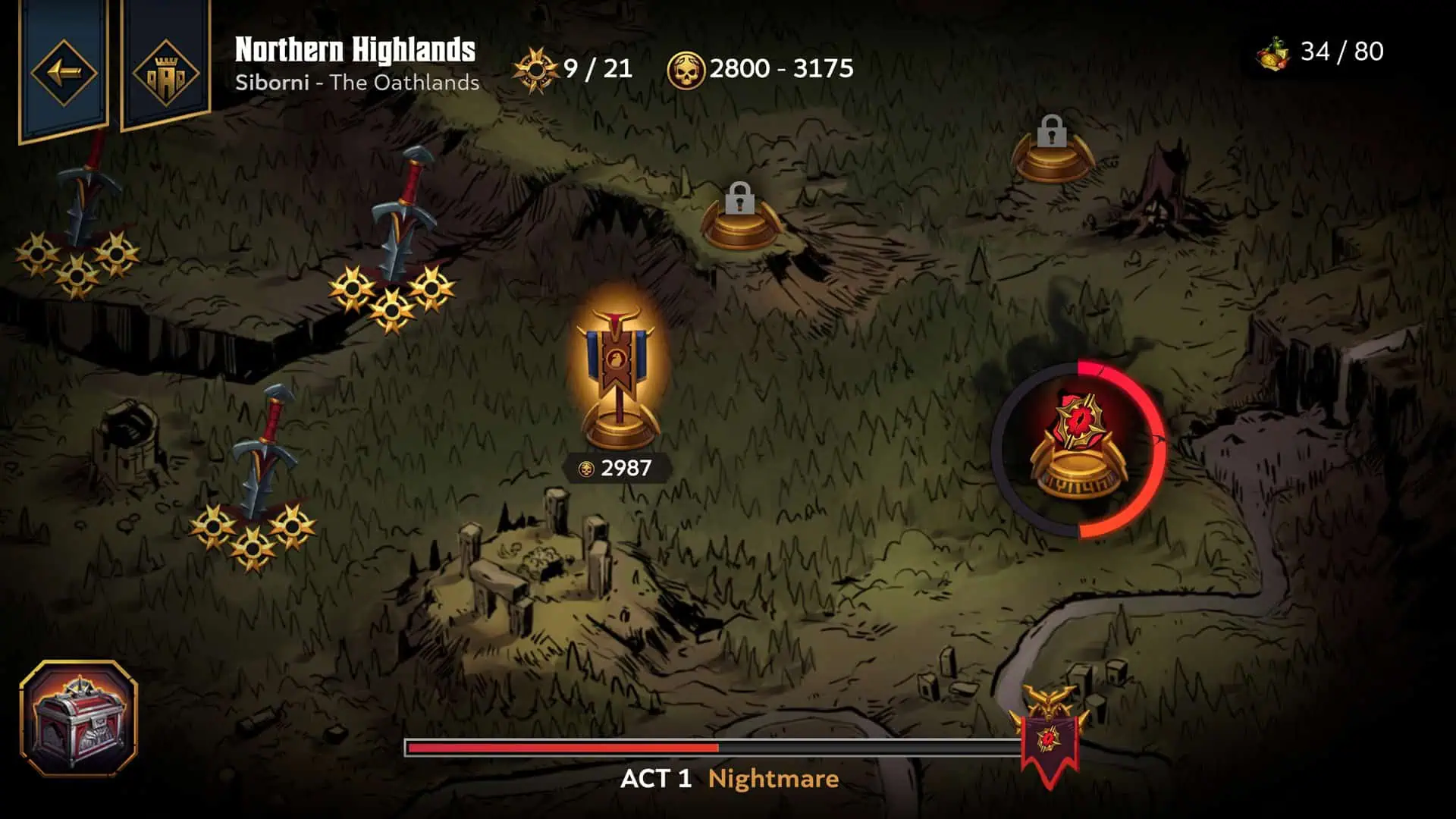Open the red treasure chest rewards

78,718
